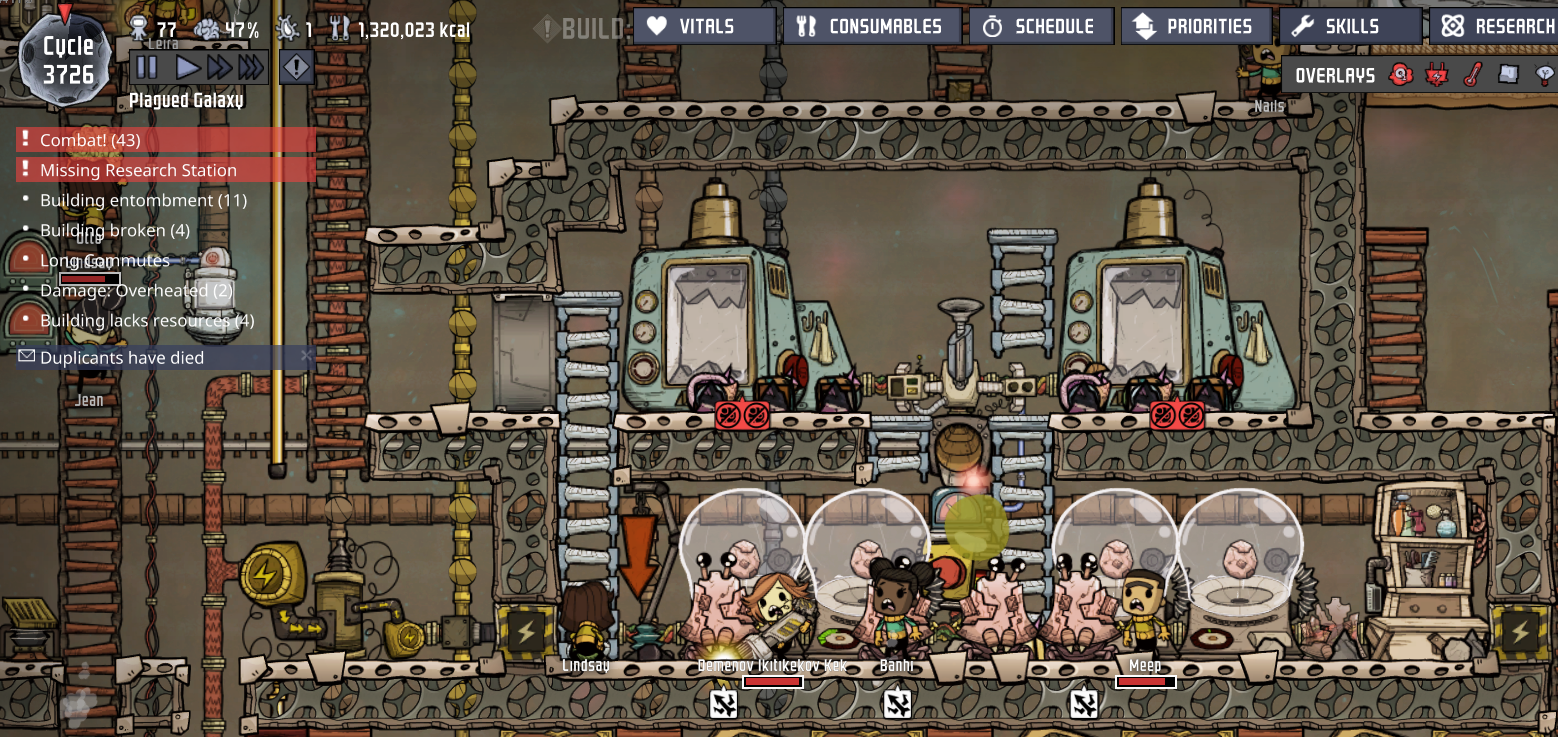Set game speed to triple-arrow fastest
Screen dimensions: 1558x737
251,68
